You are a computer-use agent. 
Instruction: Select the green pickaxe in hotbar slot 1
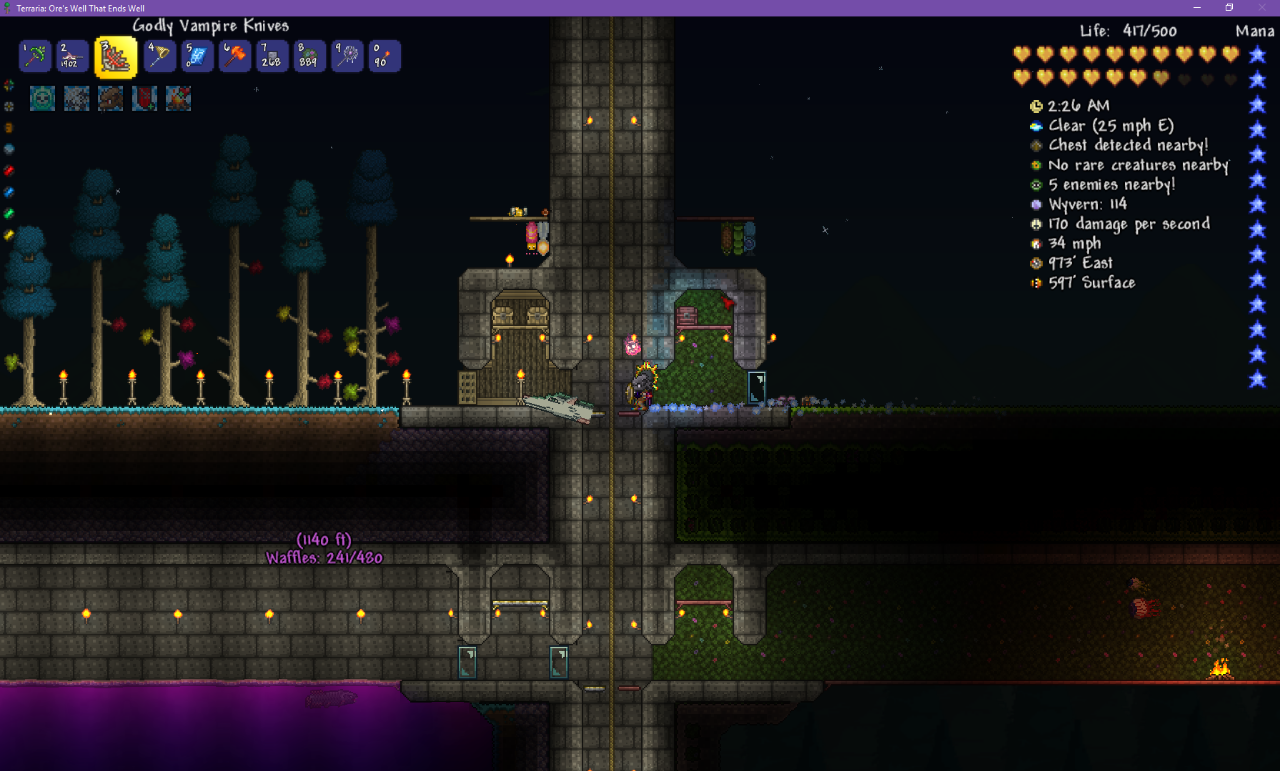(x=35, y=56)
